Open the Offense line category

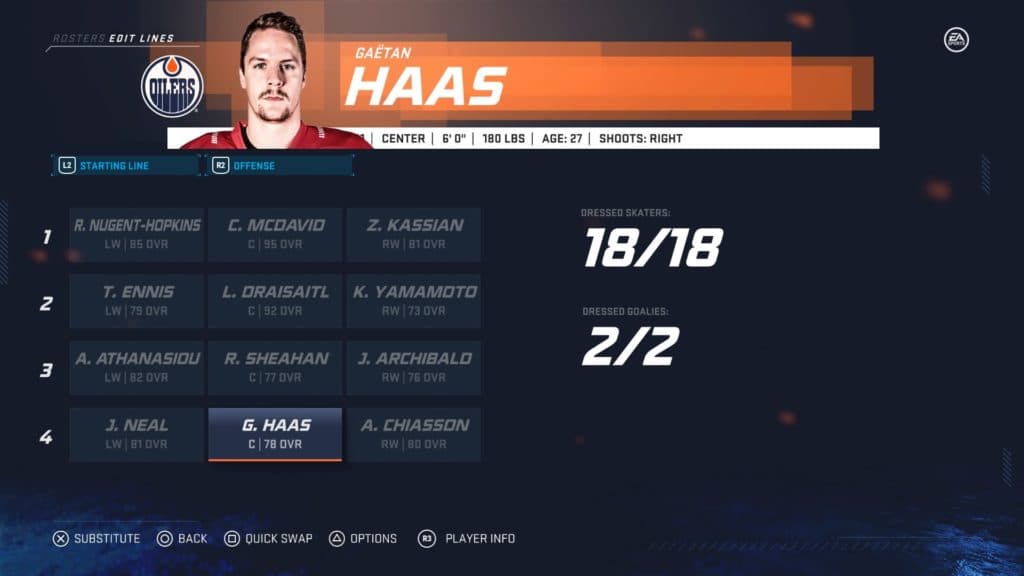tap(279, 165)
